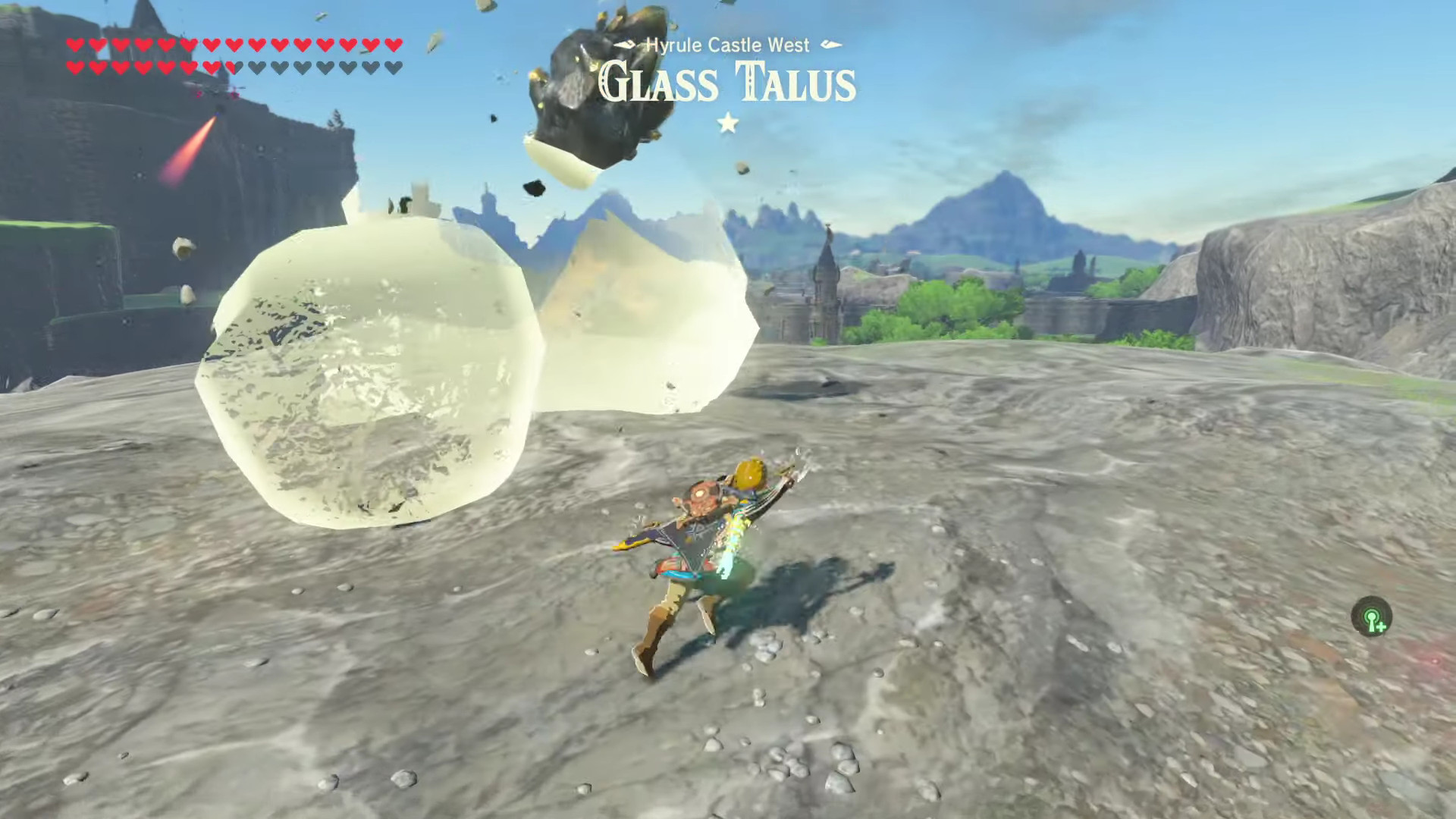
Task: Select the first red heart in the health bar
Action: tap(75, 45)
